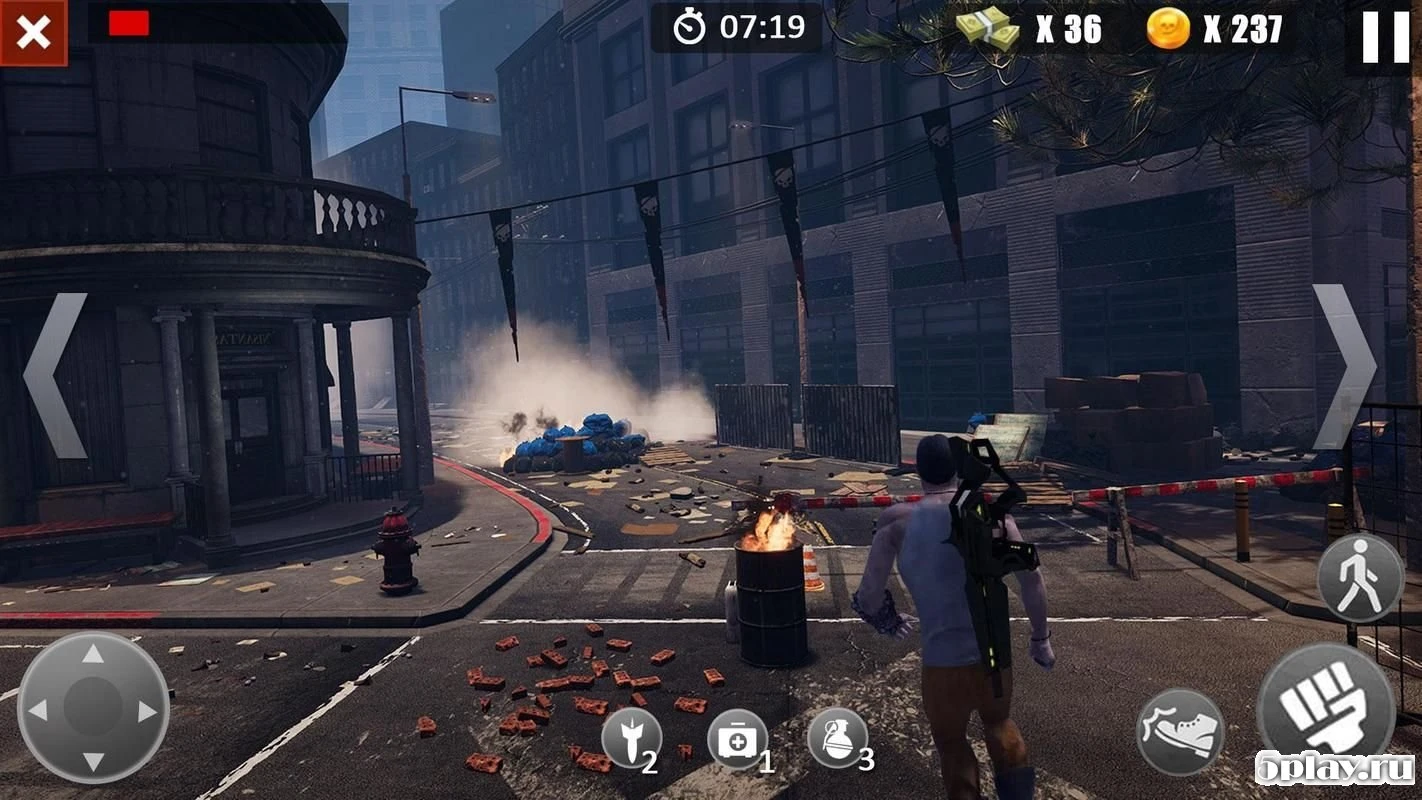Throw a grenade
This screenshot has height=800, width=1422.
(x=837, y=738)
